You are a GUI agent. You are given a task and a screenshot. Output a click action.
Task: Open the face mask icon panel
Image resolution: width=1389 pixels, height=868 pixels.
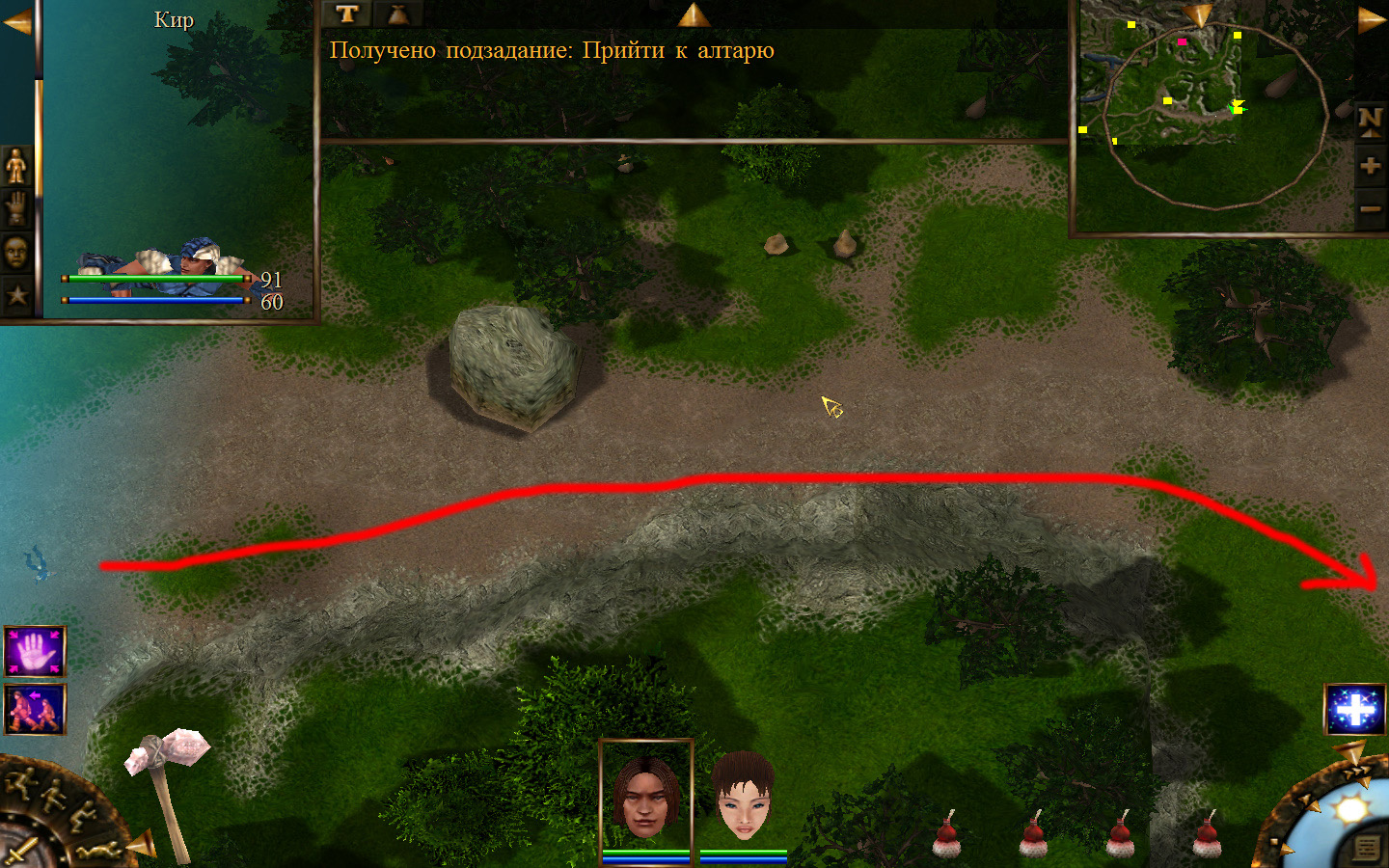pyautogui.click(x=16, y=252)
